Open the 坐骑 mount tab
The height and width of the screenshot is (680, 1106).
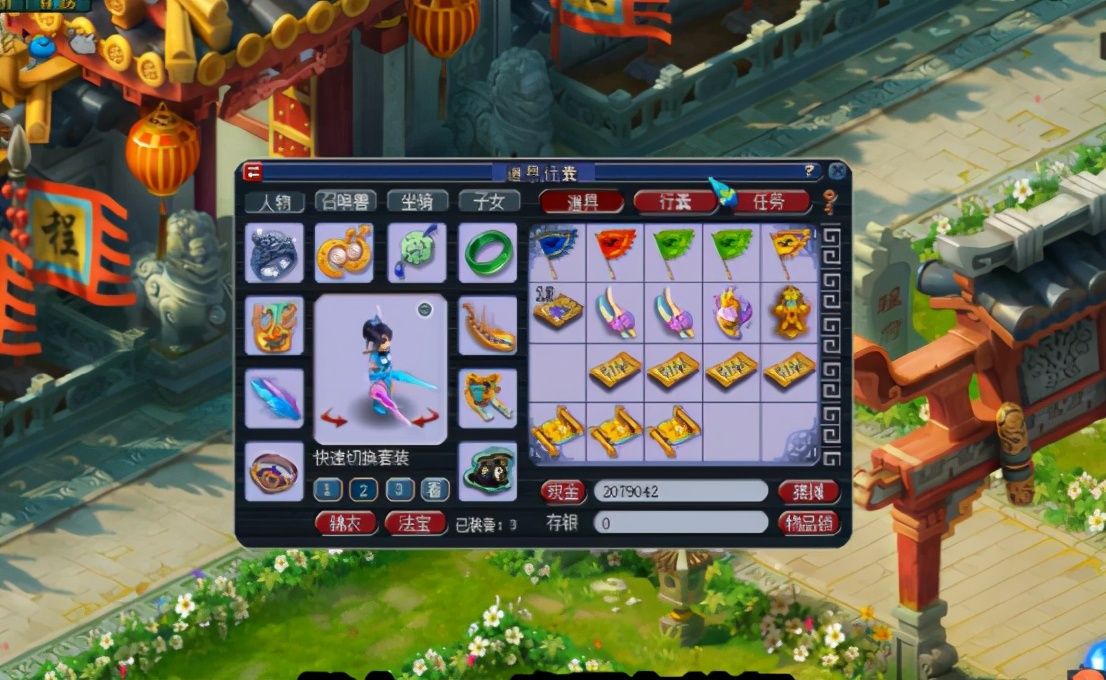(416, 201)
